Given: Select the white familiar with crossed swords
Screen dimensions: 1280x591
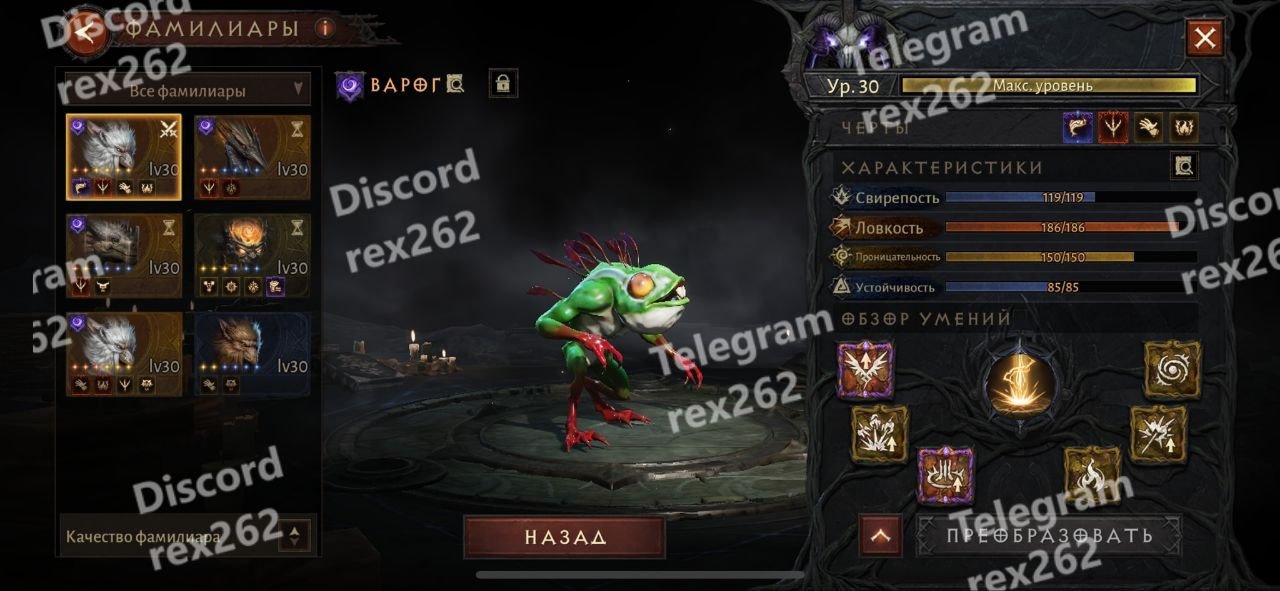Looking at the screenshot, I should point(124,158).
